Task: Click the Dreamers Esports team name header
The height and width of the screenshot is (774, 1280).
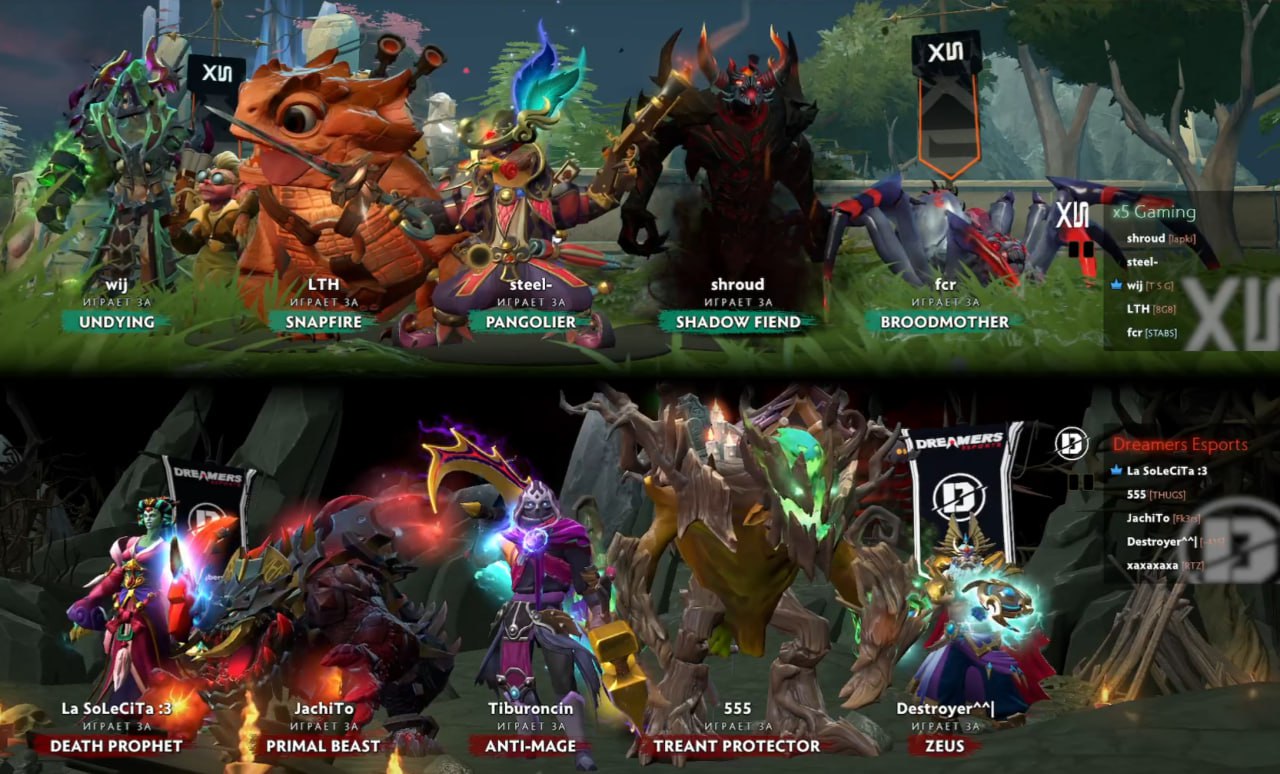Action: coord(1180,444)
